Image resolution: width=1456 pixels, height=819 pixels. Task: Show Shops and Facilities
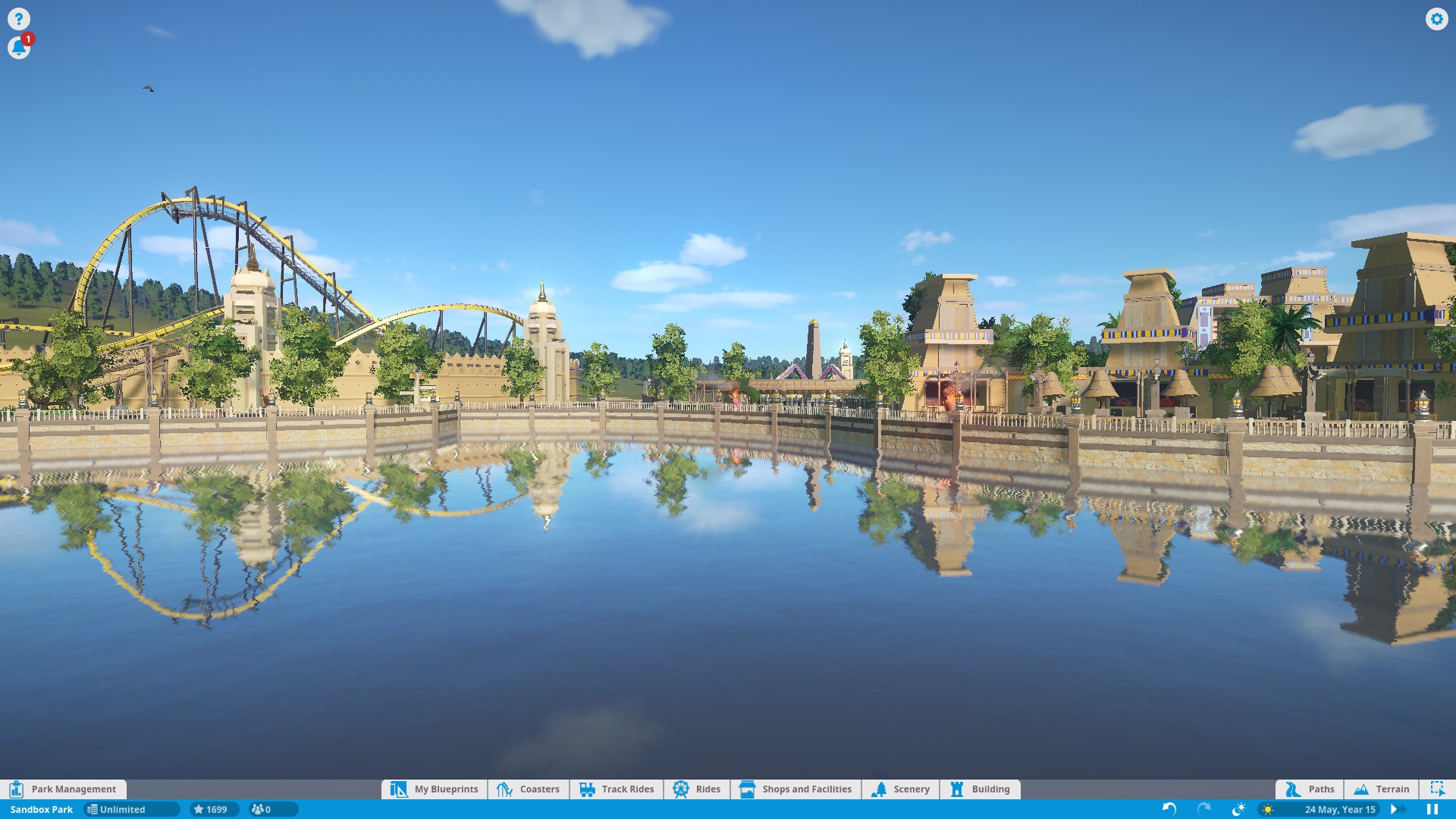click(x=795, y=789)
